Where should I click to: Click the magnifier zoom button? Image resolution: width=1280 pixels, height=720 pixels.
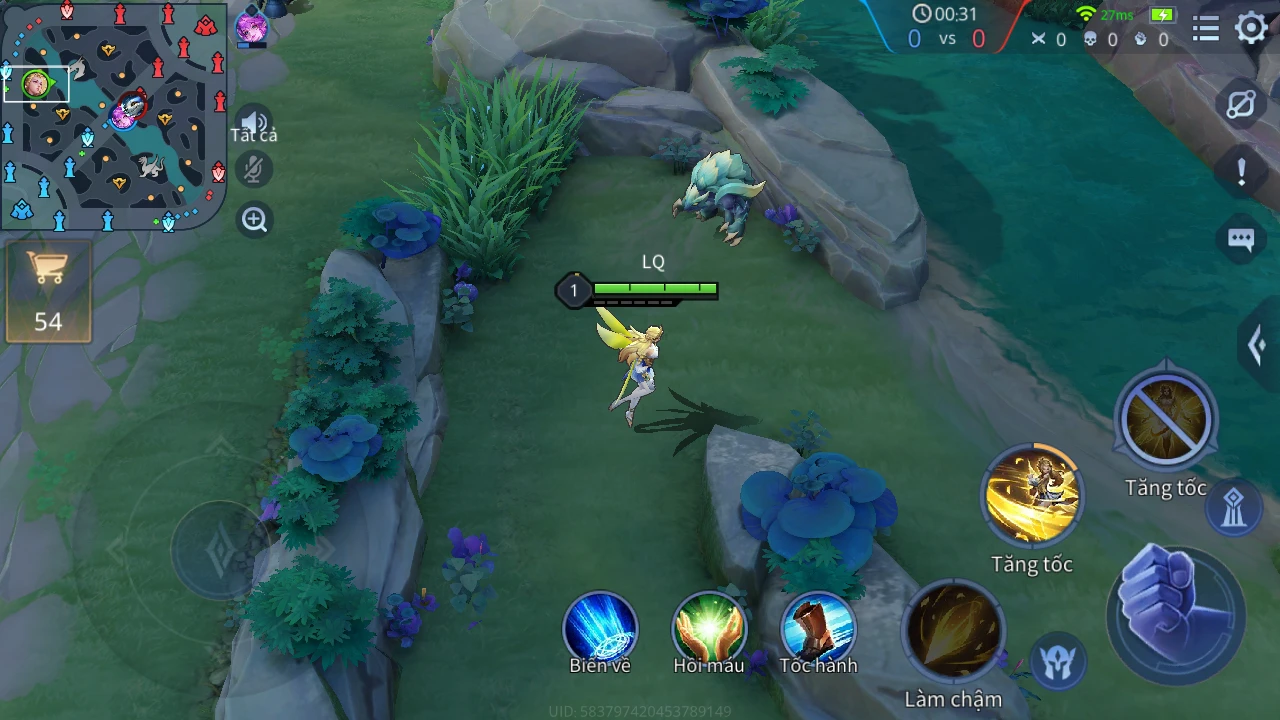pos(255,220)
